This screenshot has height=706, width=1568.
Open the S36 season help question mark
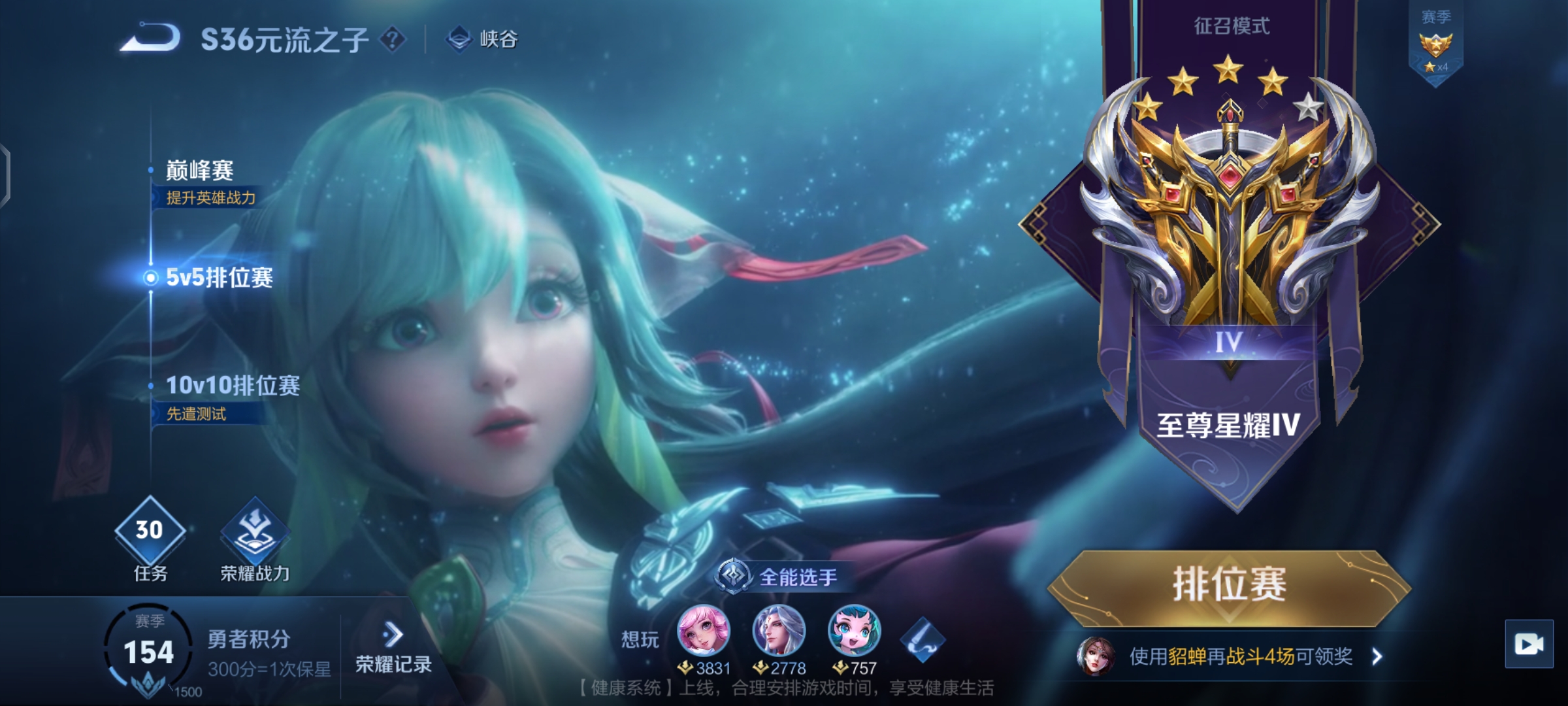point(393,40)
